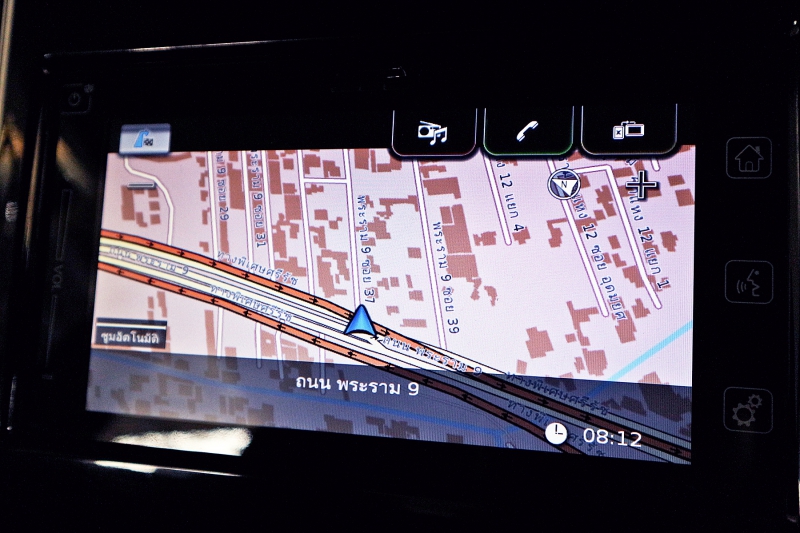The image size is (800, 533).
Task: Tap the north compass icon
Action: (562, 183)
